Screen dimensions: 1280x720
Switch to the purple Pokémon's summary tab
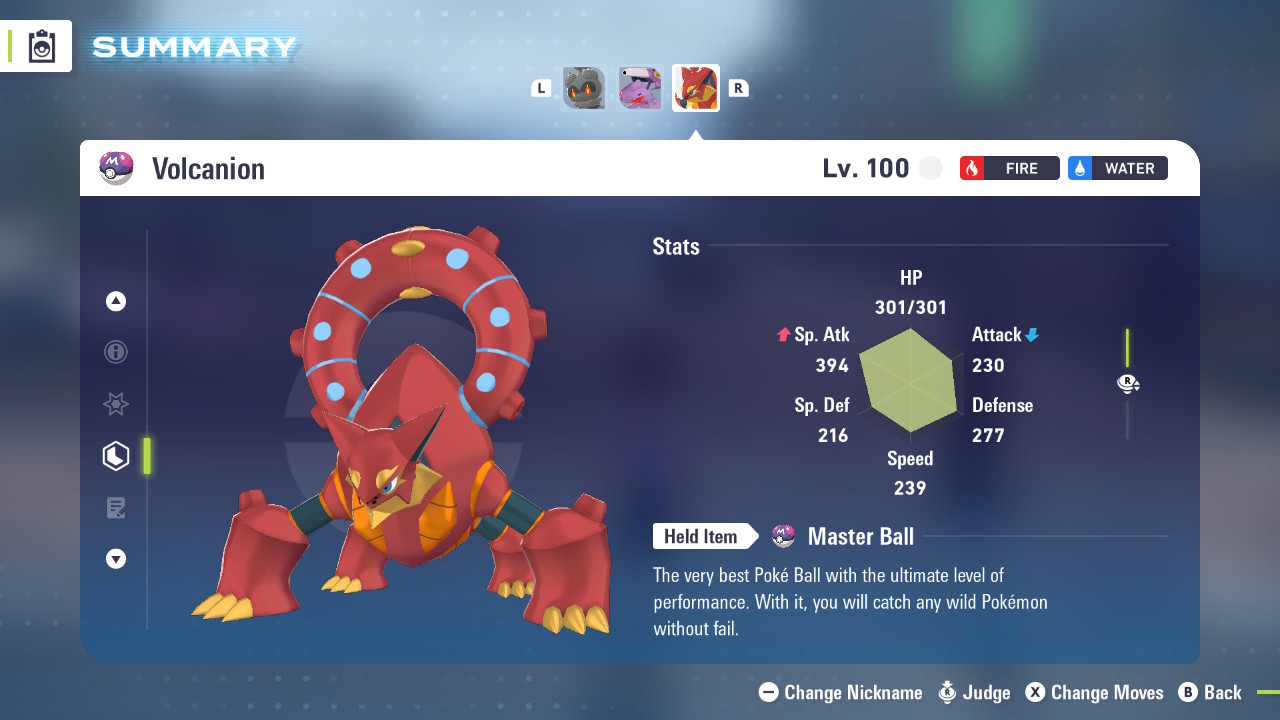coord(639,87)
